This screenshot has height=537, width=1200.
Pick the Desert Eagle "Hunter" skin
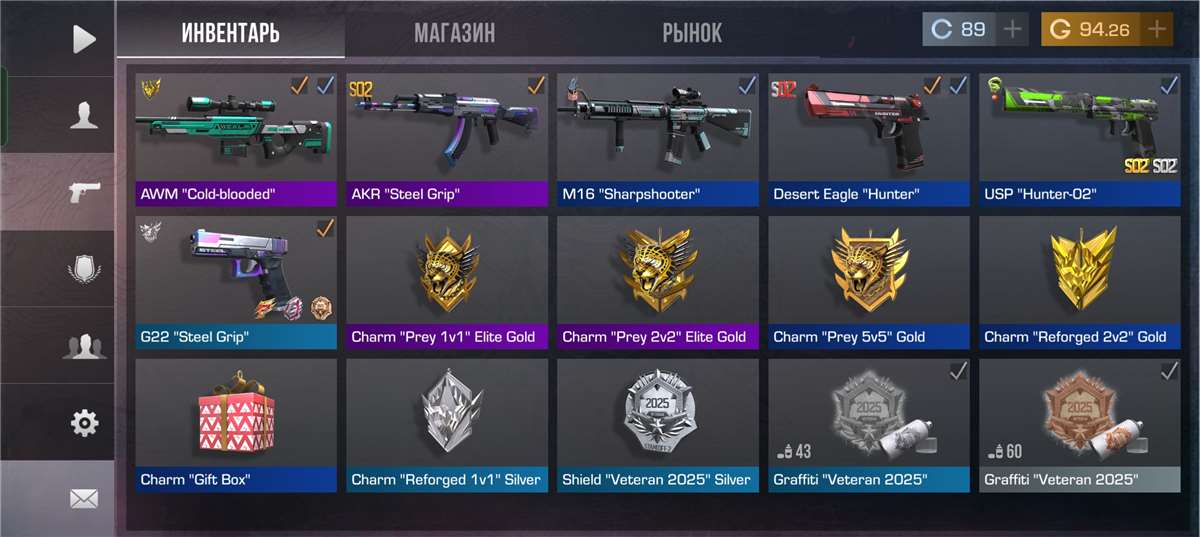[869, 138]
